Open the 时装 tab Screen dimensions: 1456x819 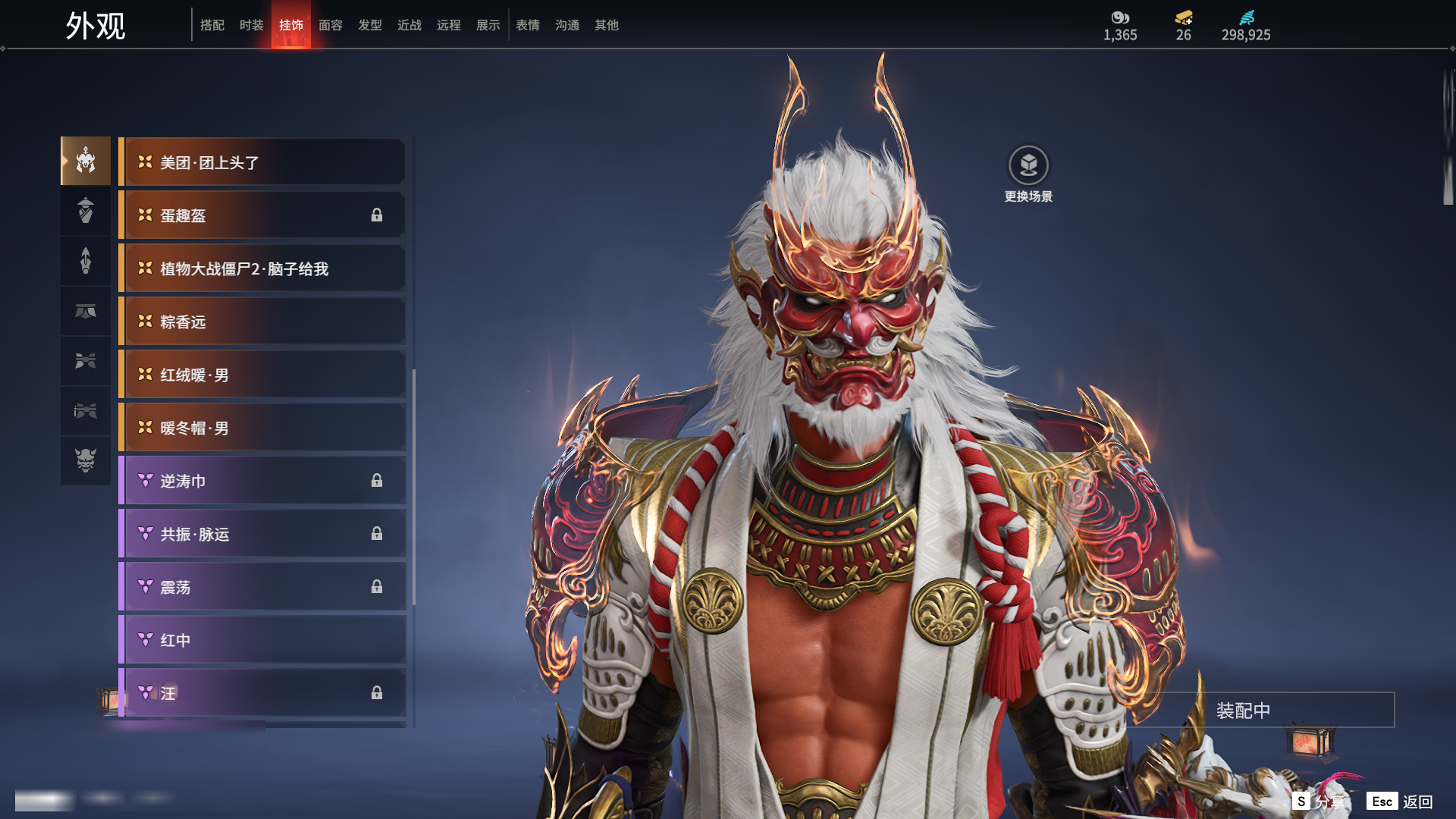(251, 25)
